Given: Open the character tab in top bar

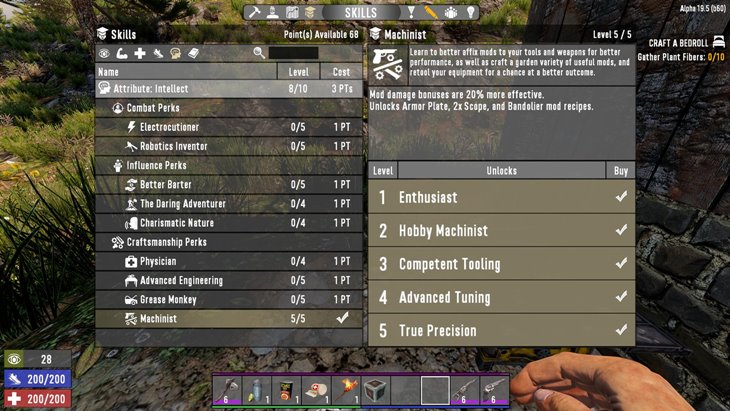Looking at the screenshot, I should 272,12.
